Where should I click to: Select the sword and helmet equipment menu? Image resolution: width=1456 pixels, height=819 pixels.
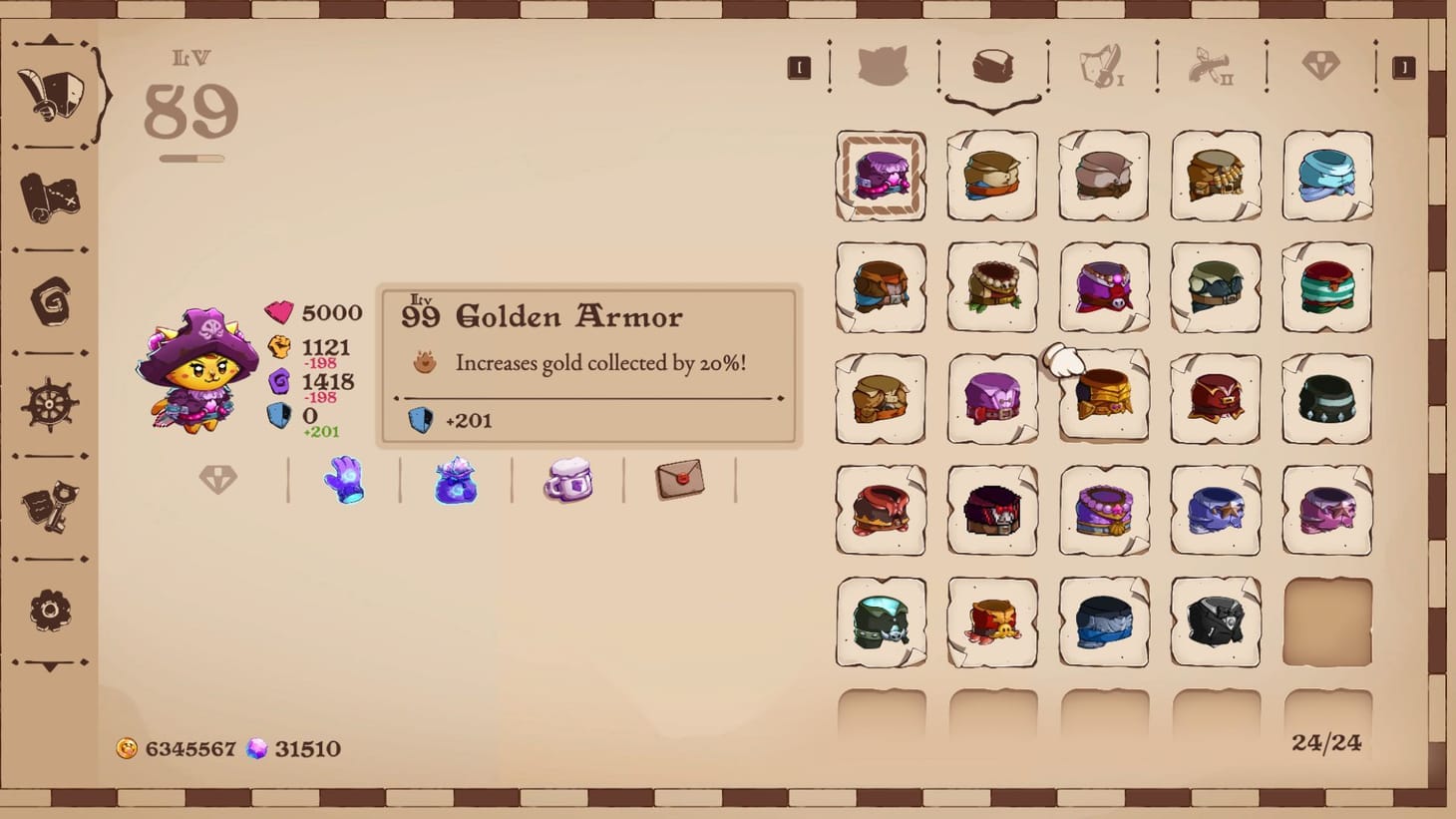coord(52,95)
